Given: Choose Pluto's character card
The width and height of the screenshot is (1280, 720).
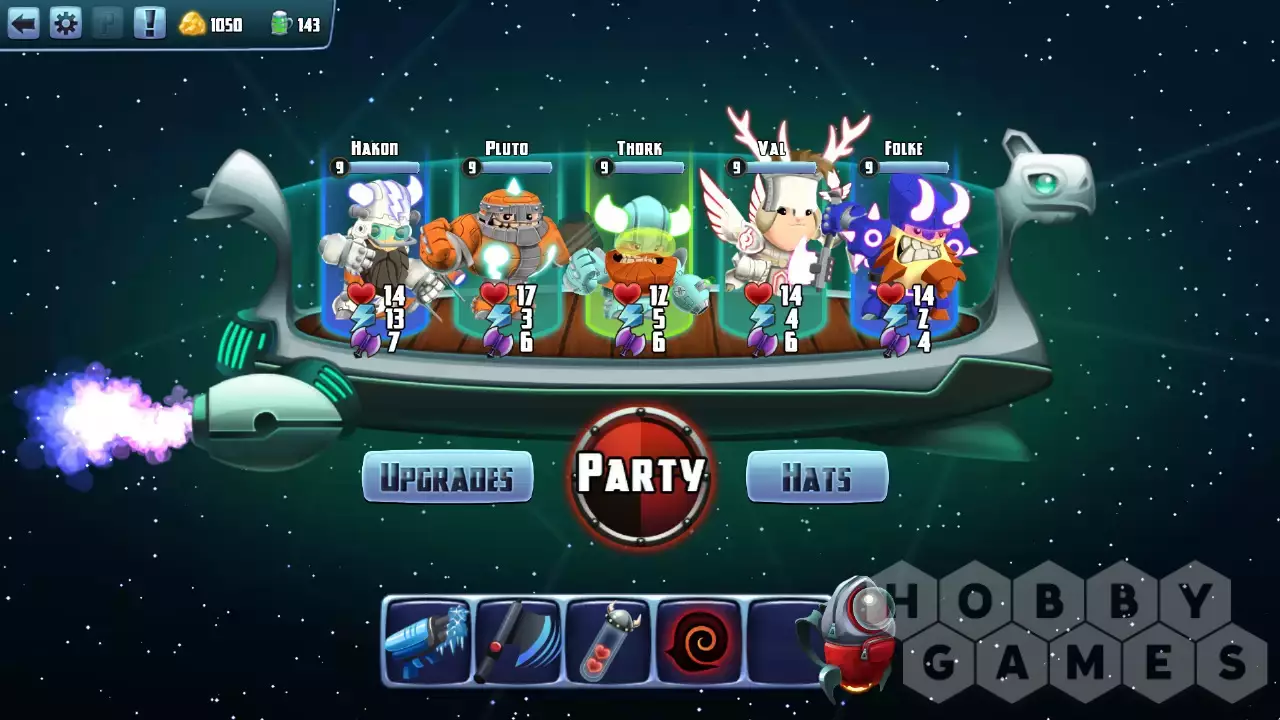Looking at the screenshot, I should pyautogui.click(x=507, y=250).
